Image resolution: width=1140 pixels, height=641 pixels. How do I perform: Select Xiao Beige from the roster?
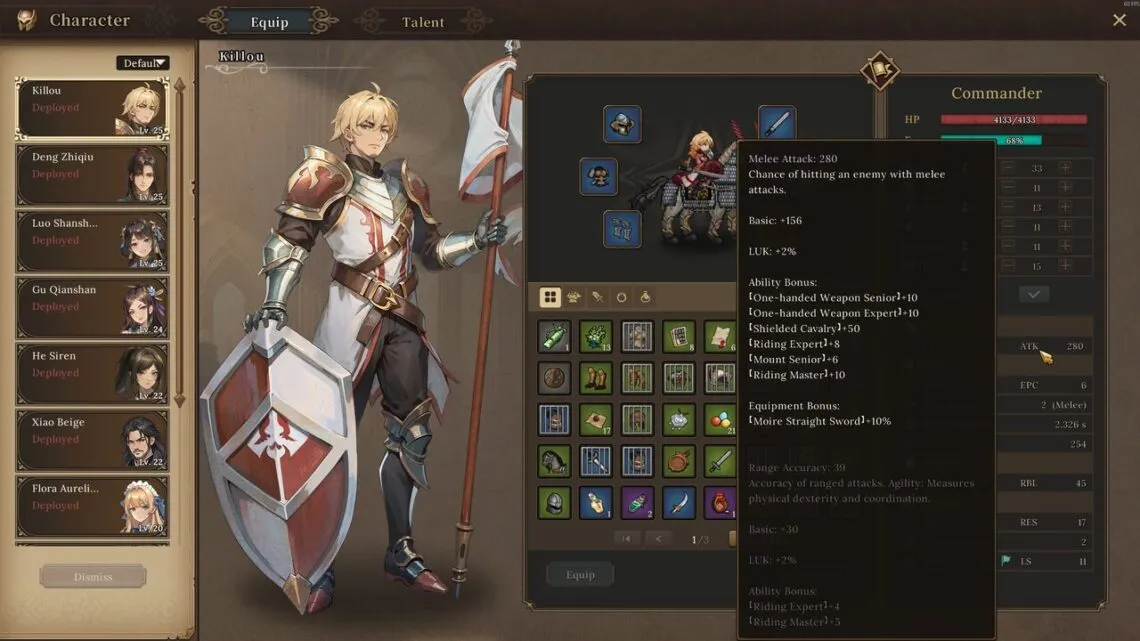92,439
